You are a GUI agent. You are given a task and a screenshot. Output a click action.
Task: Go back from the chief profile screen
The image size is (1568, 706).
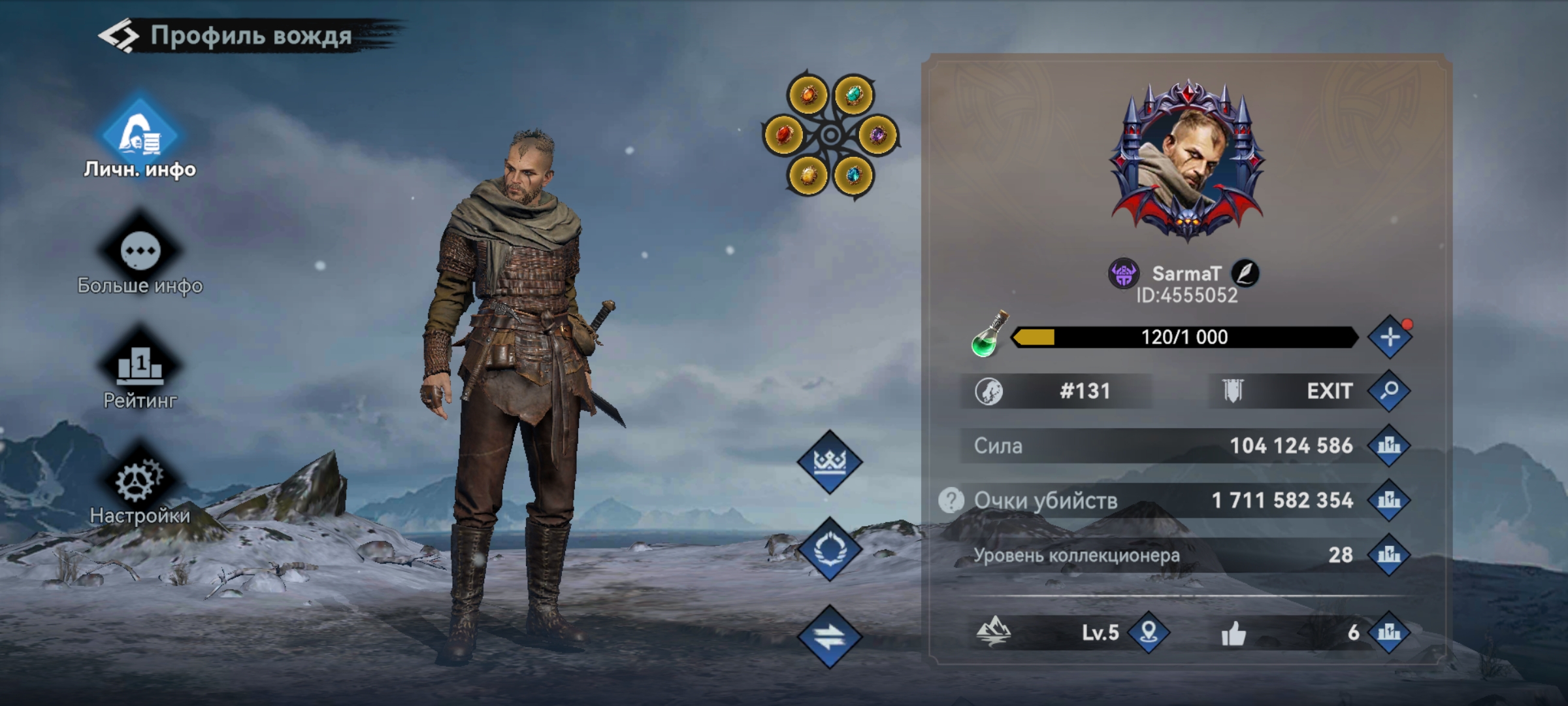[x=119, y=36]
